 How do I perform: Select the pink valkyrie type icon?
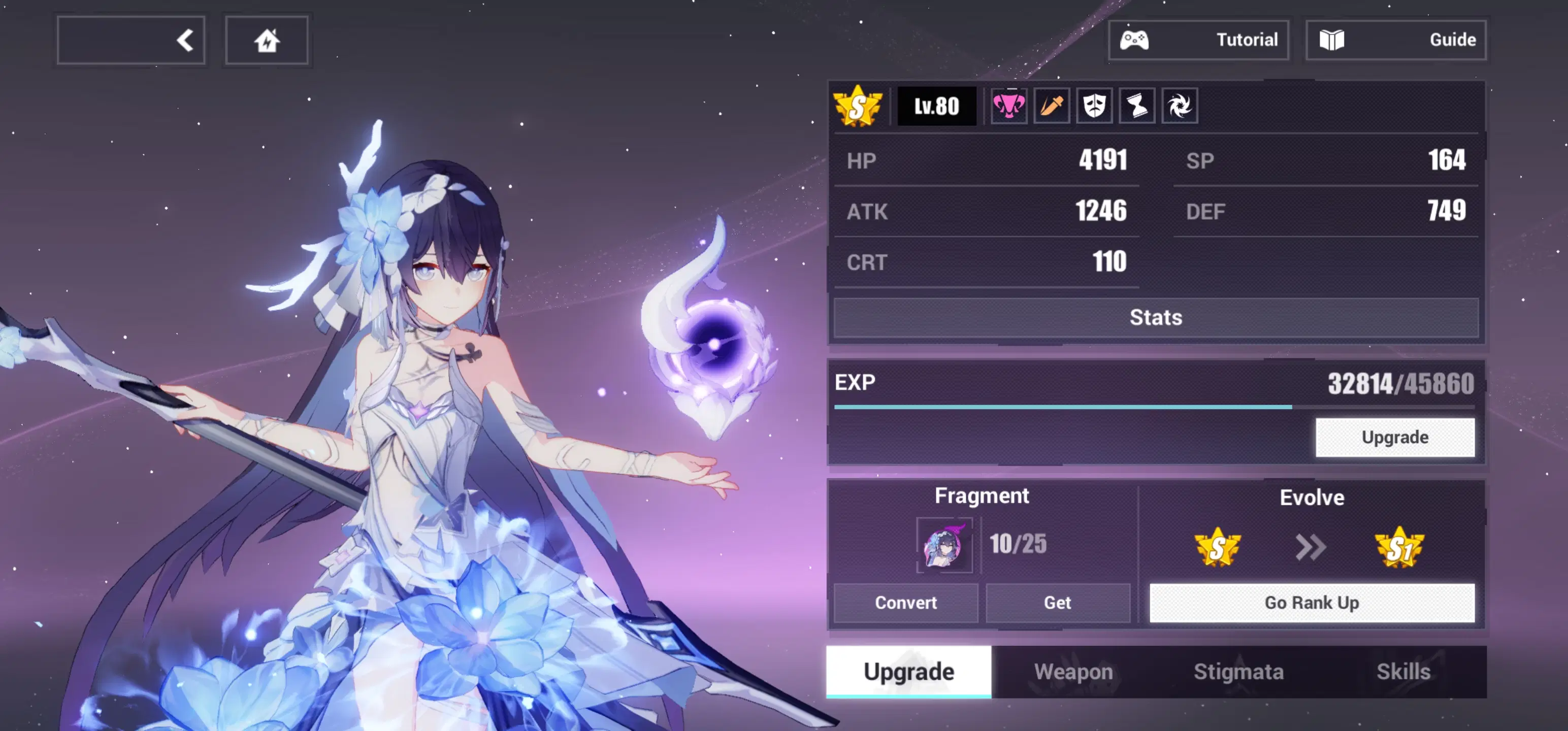1008,105
